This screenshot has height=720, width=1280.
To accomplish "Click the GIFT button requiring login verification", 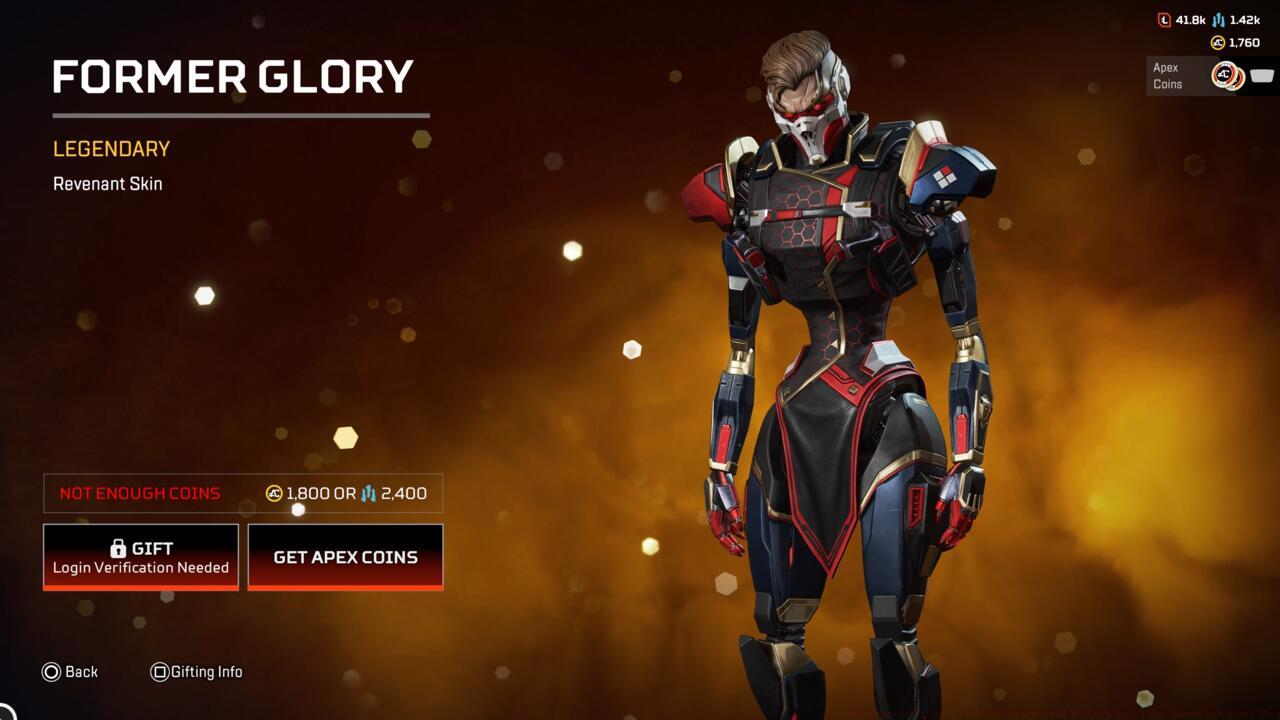I will point(140,557).
